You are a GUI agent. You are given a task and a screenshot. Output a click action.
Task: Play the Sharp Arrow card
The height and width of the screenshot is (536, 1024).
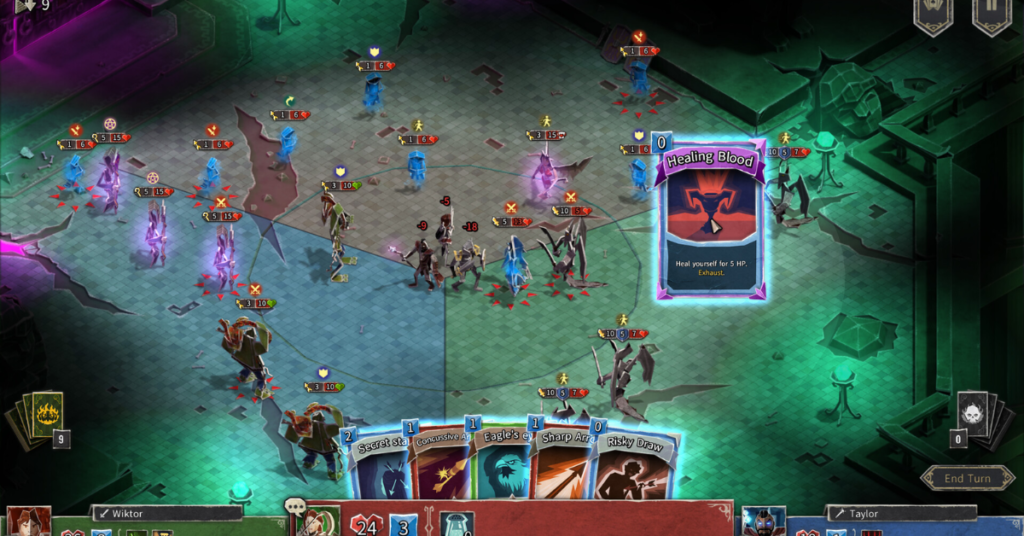click(560, 465)
